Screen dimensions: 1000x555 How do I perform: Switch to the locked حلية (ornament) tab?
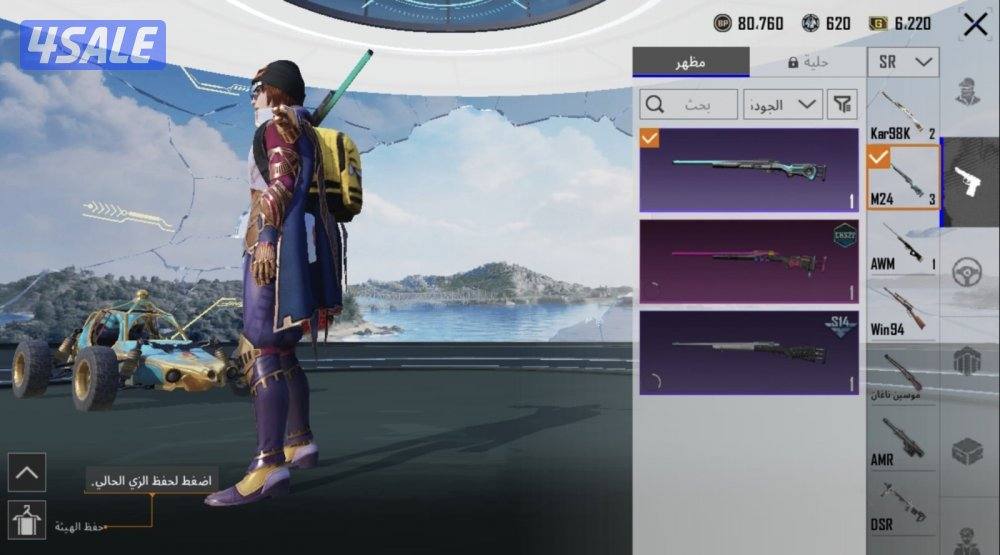806,62
